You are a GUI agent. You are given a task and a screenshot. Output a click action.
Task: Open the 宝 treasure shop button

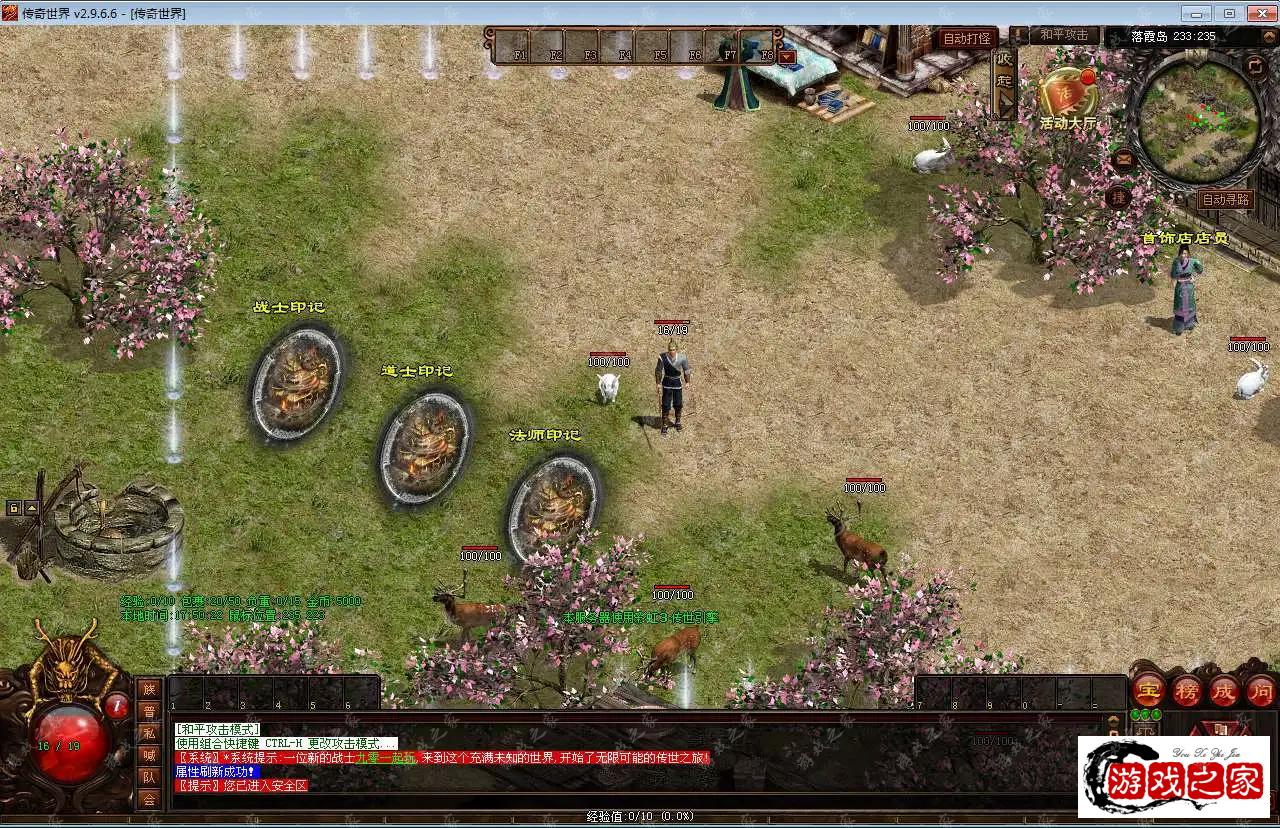pyautogui.click(x=1149, y=690)
